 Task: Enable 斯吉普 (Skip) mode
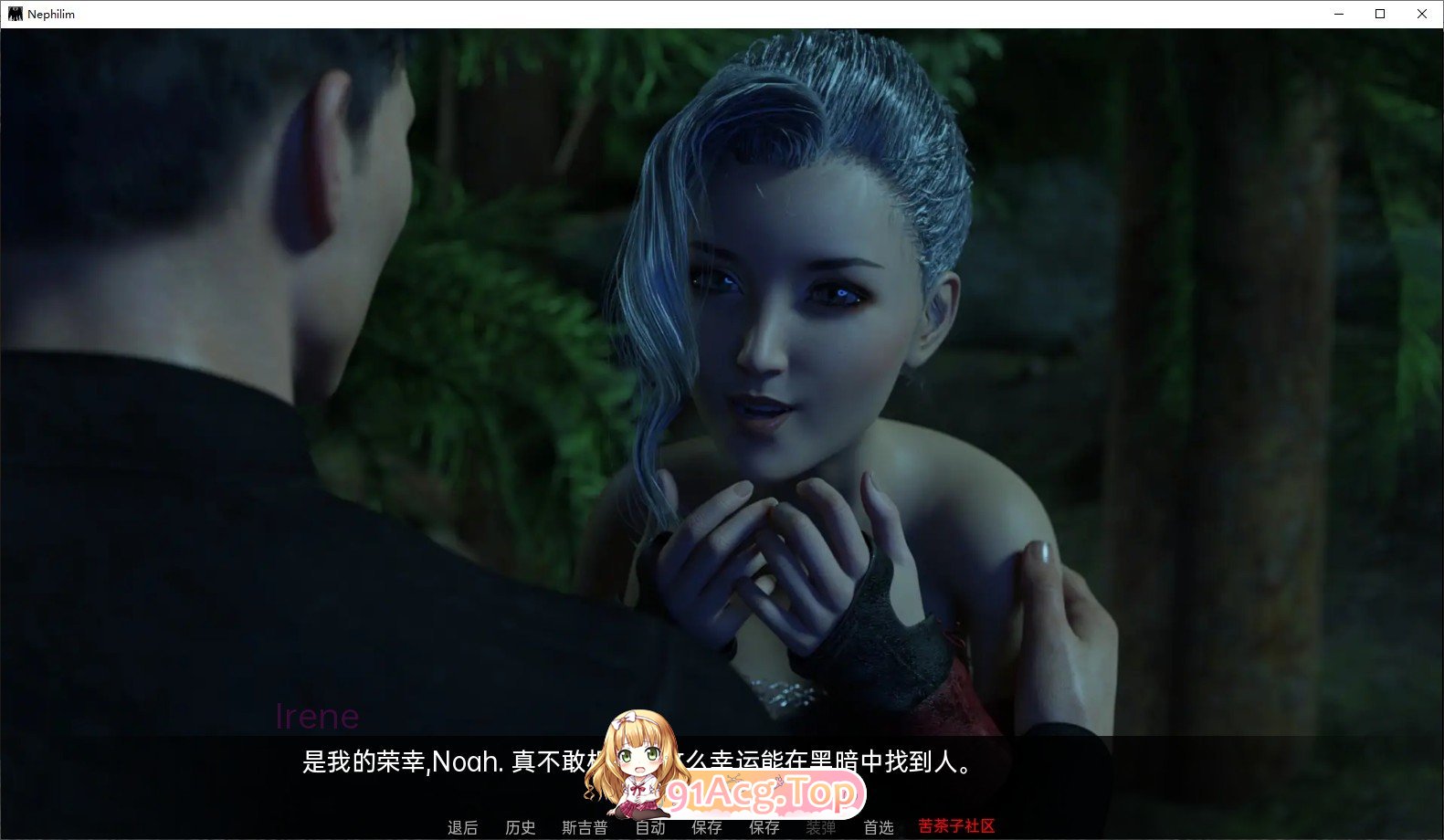click(585, 827)
